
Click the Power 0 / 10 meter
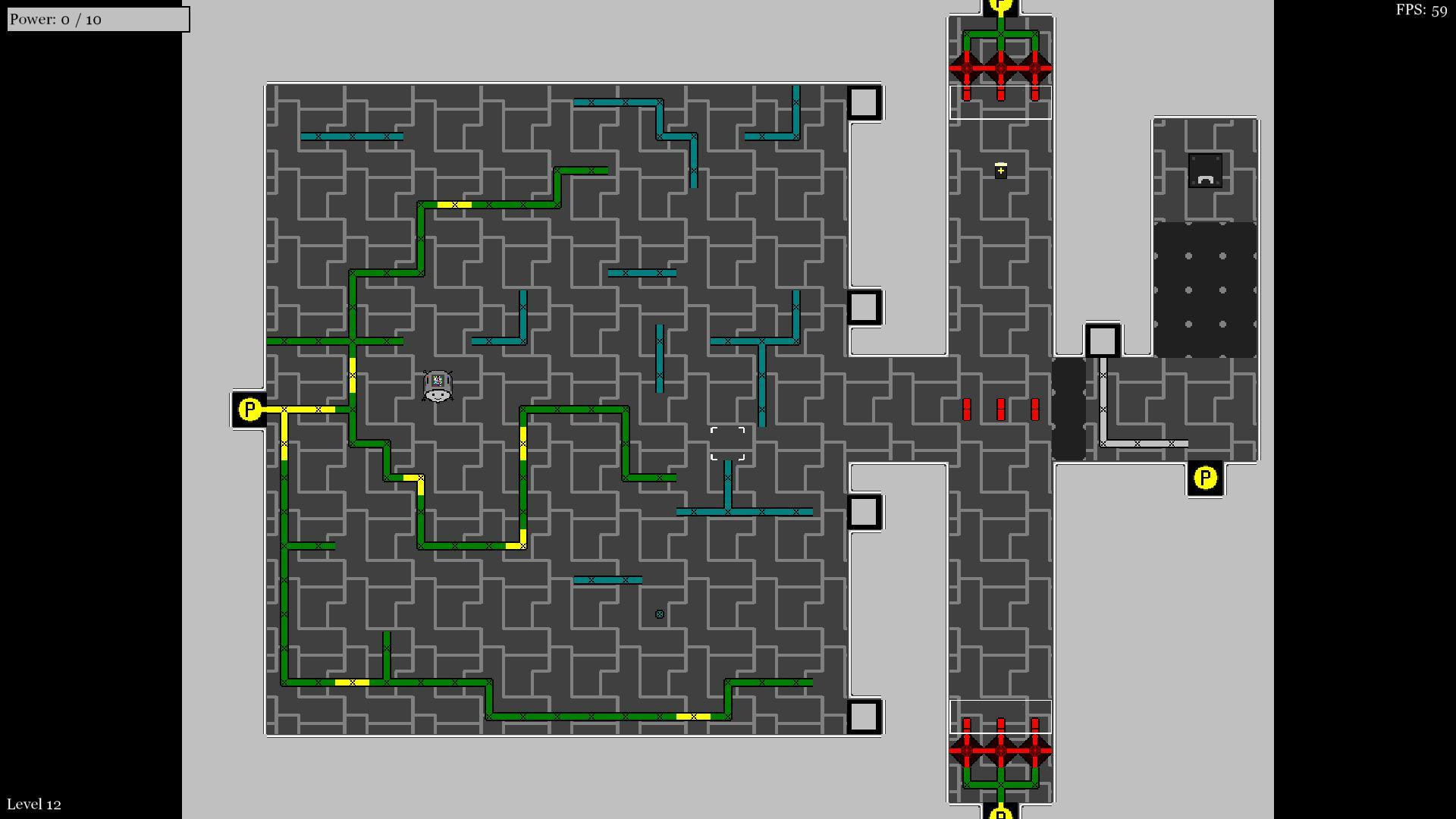(x=97, y=18)
